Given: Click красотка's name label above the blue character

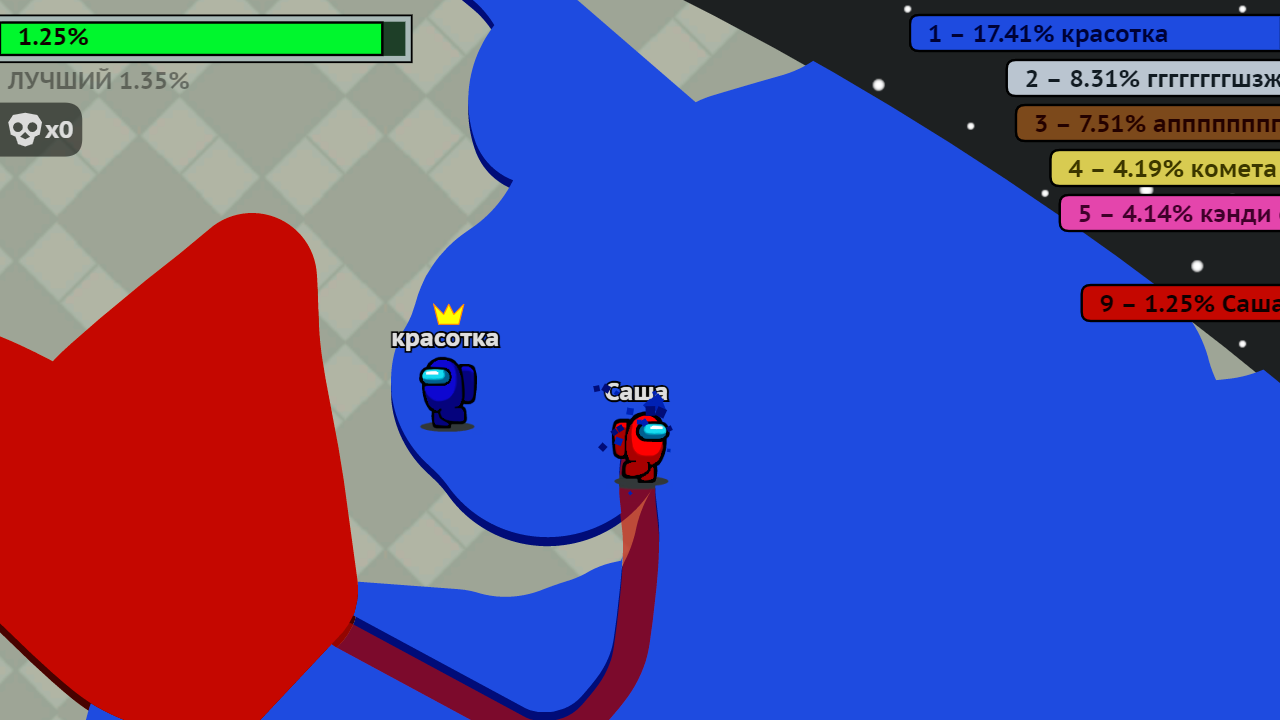Looking at the screenshot, I should (446, 337).
